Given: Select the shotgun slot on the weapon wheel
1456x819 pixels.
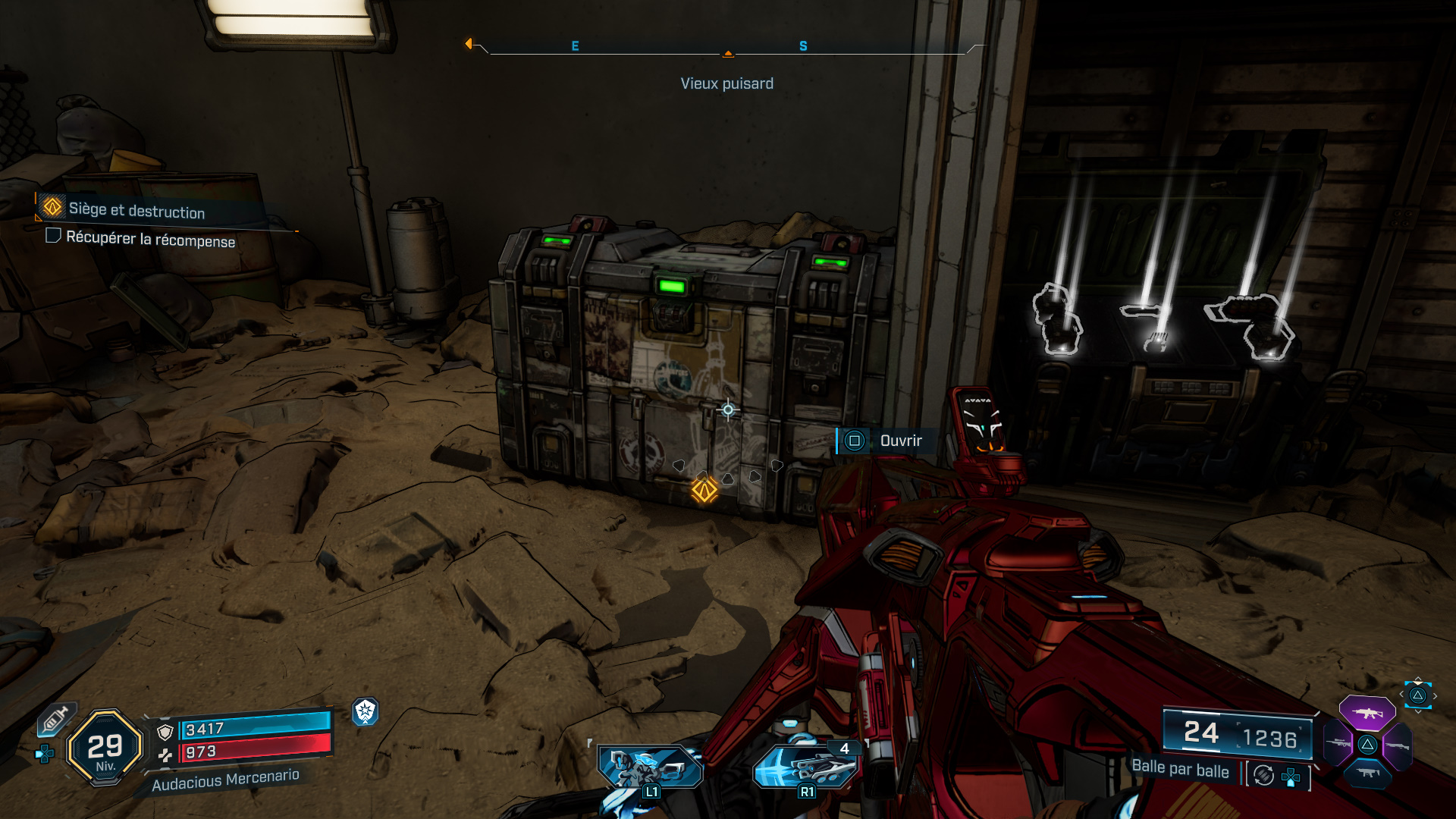Looking at the screenshot, I should coord(1397,744).
